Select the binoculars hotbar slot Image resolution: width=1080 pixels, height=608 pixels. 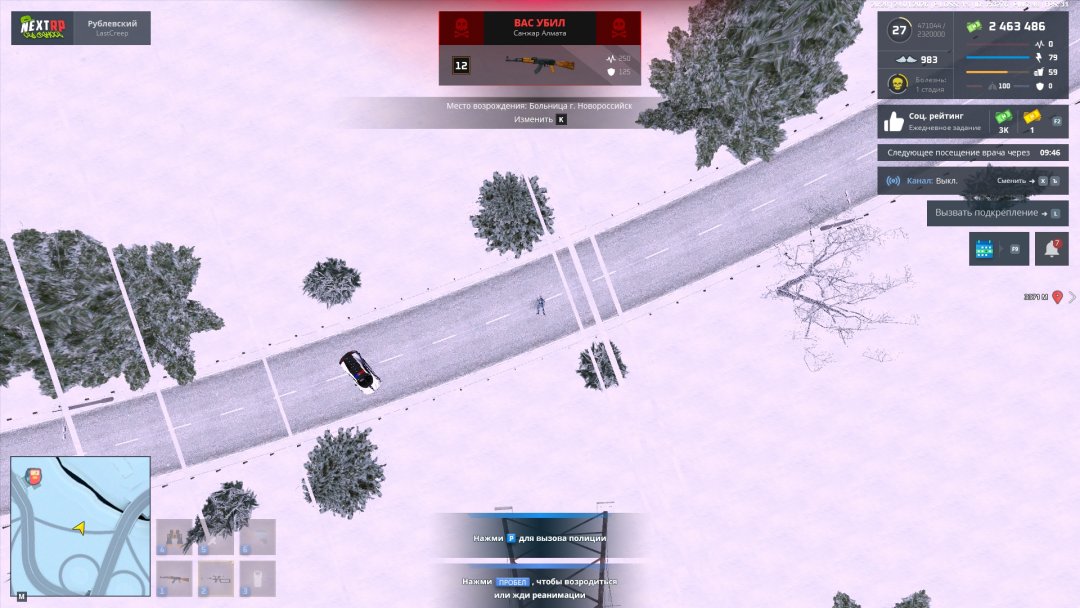coord(175,537)
